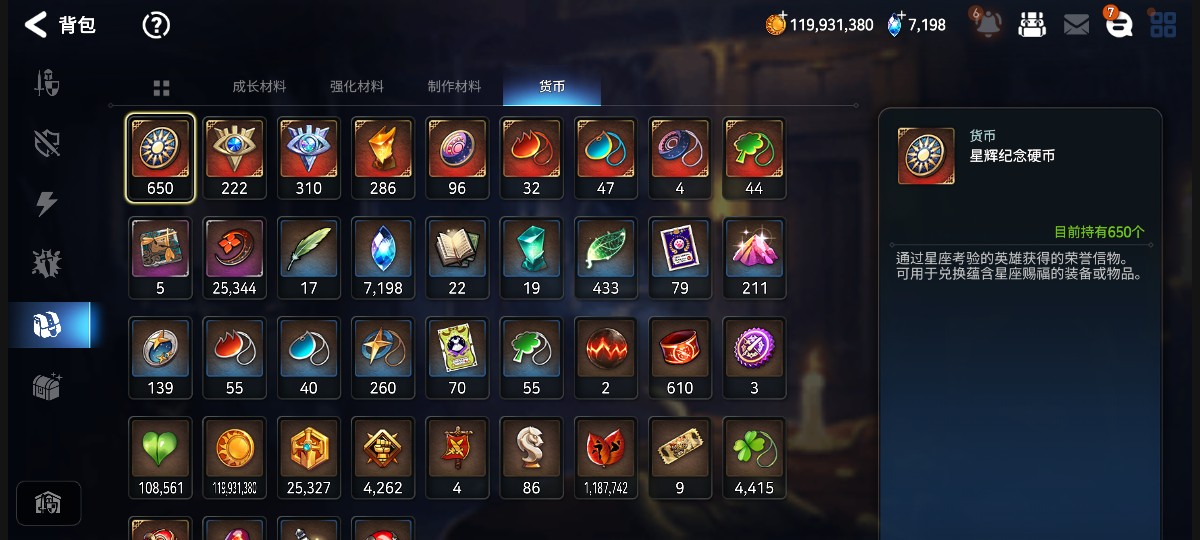Open the notification bell
This screenshot has height=540, width=1200.
click(x=988, y=25)
